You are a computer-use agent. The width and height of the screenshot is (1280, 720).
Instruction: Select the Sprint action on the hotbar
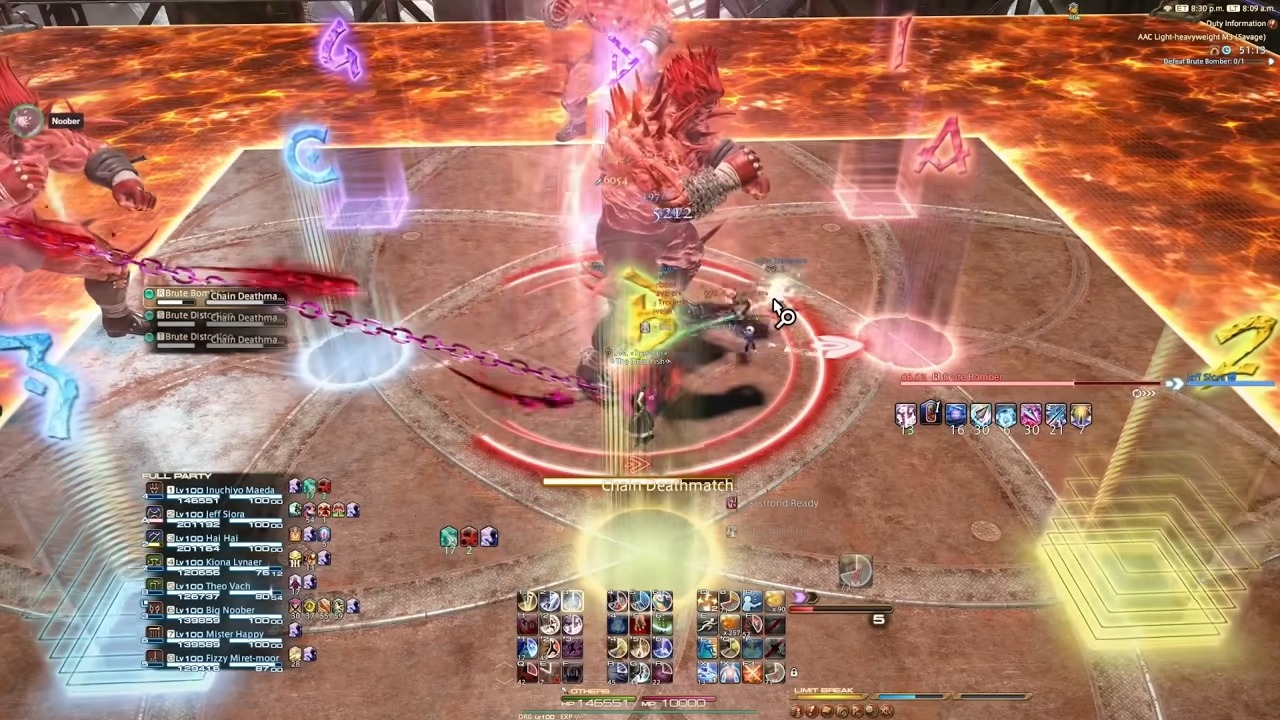(x=707, y=625)
